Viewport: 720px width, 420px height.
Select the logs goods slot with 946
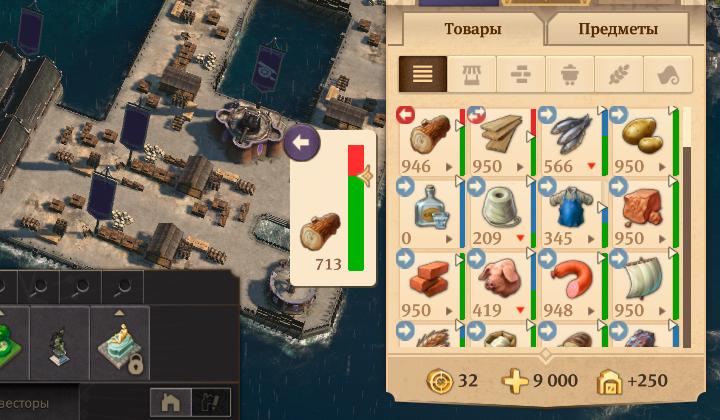(427, 140)
